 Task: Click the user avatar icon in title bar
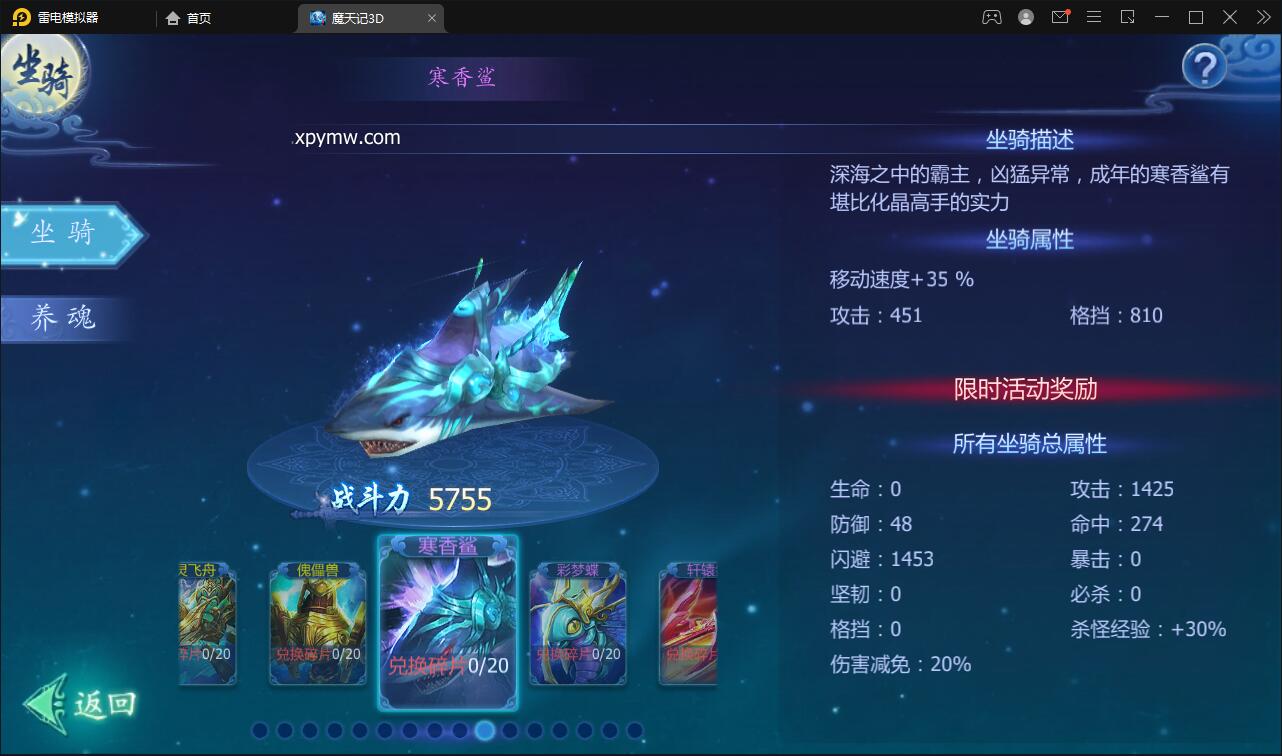[1026, 17]
